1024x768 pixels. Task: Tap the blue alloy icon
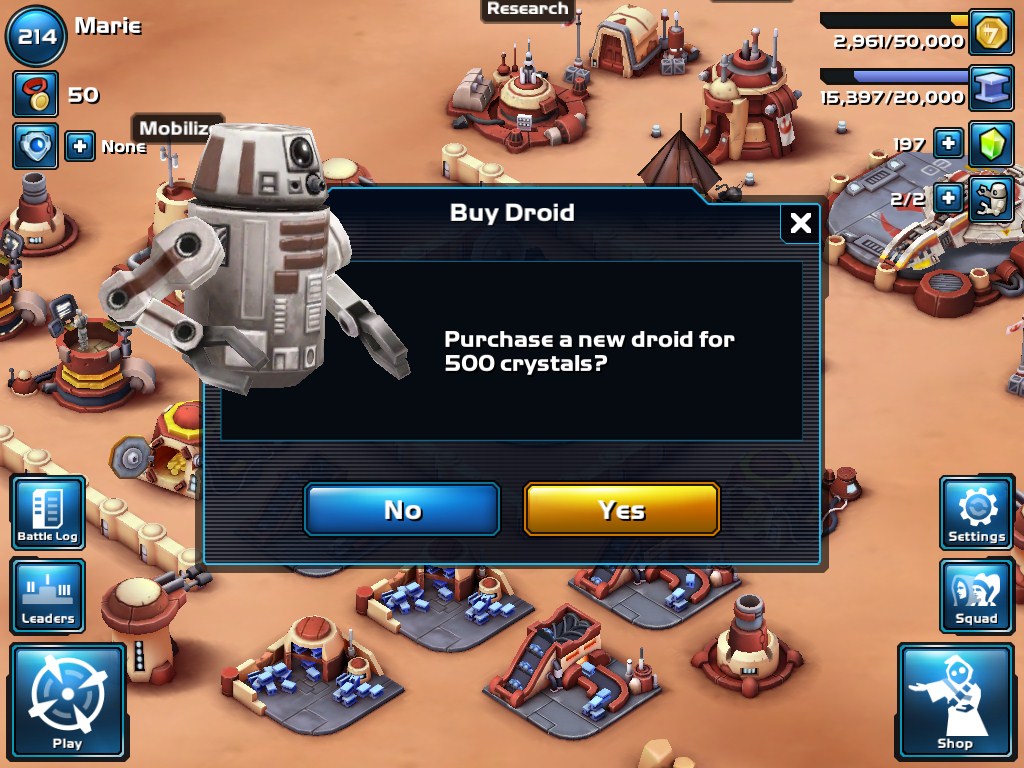click(991, 90)
